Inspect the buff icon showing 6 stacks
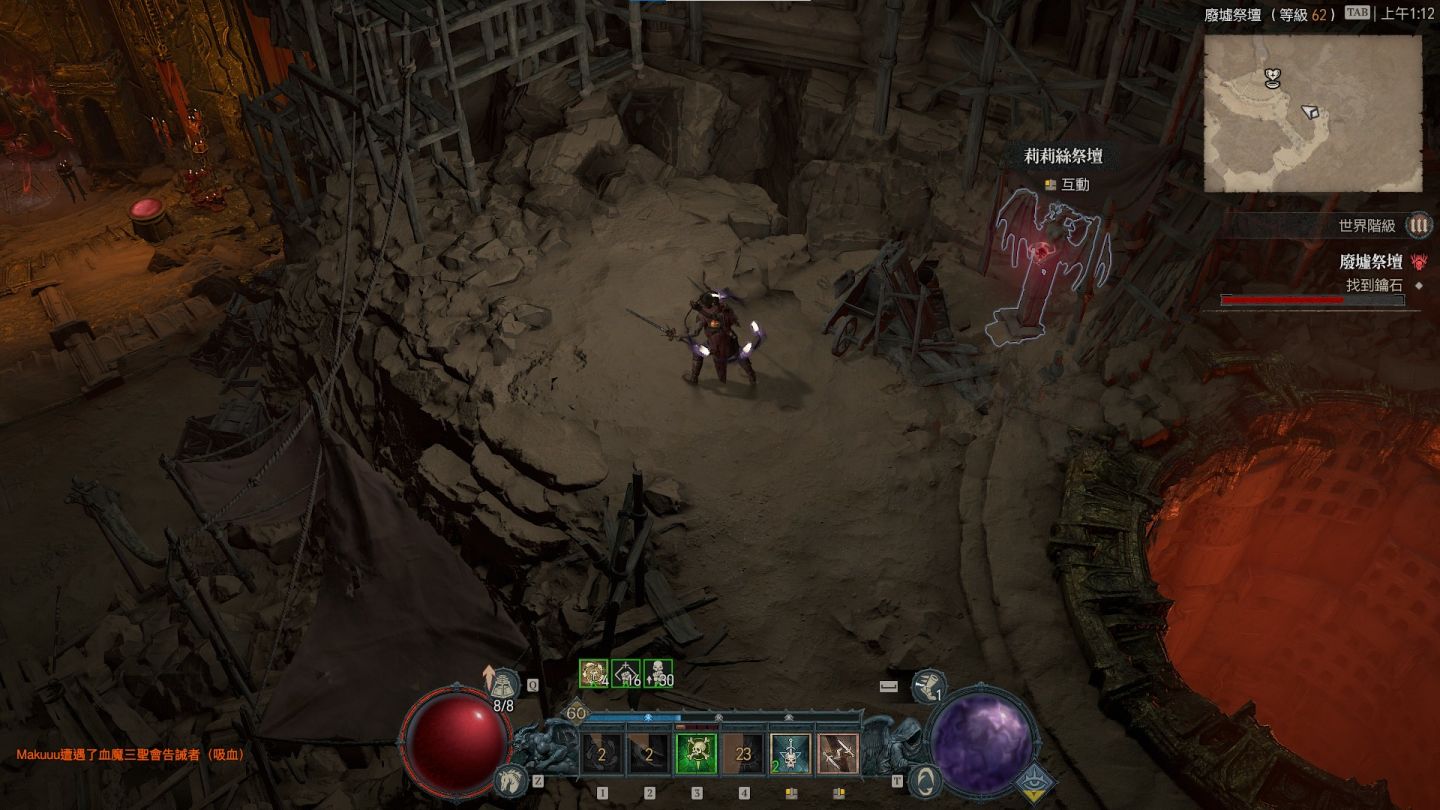 point(626,674)
